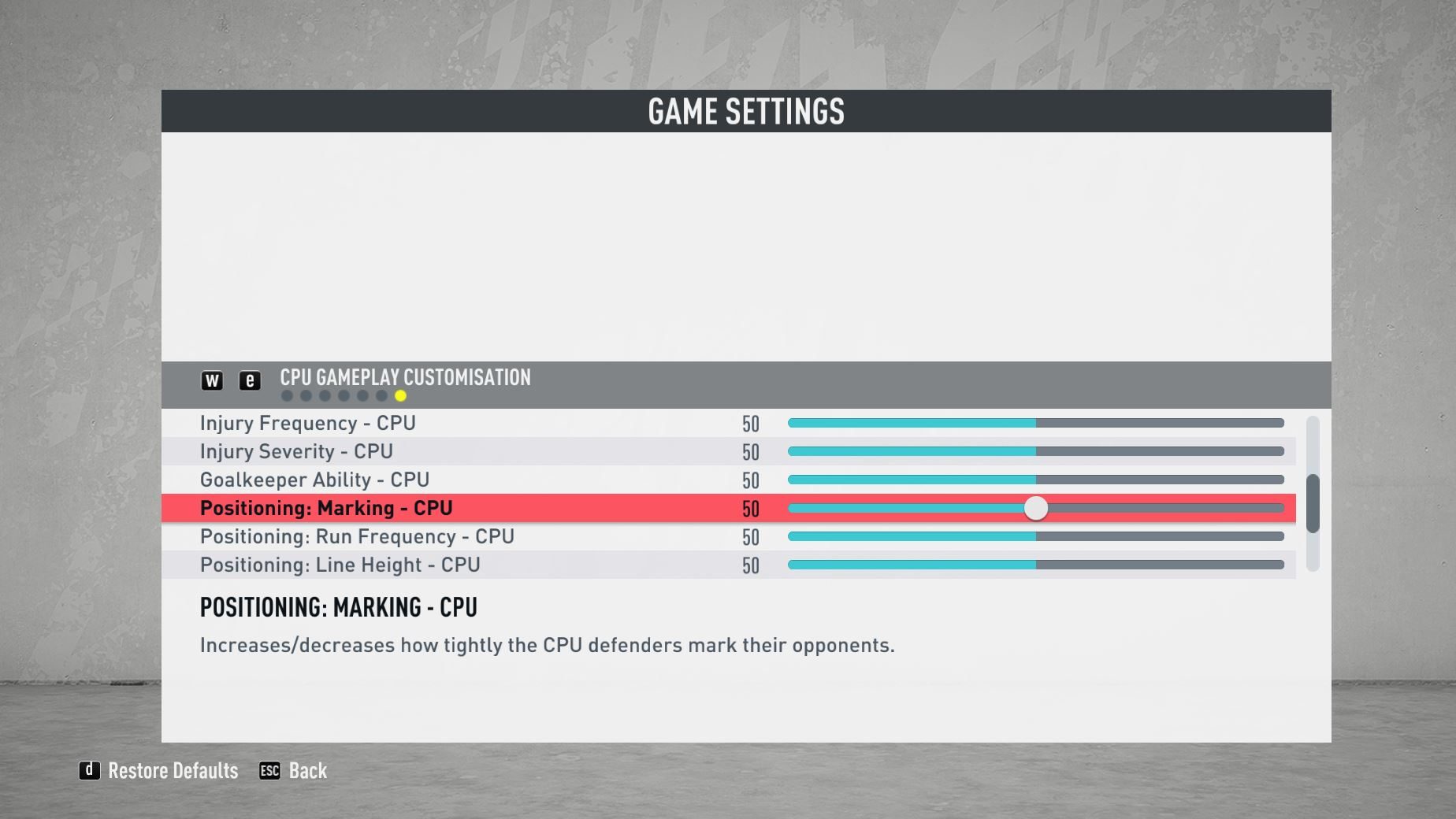1456x819 pixels.
Task: Click the fifth pagination dot in the settings navigation
Action: pos(362,395)
